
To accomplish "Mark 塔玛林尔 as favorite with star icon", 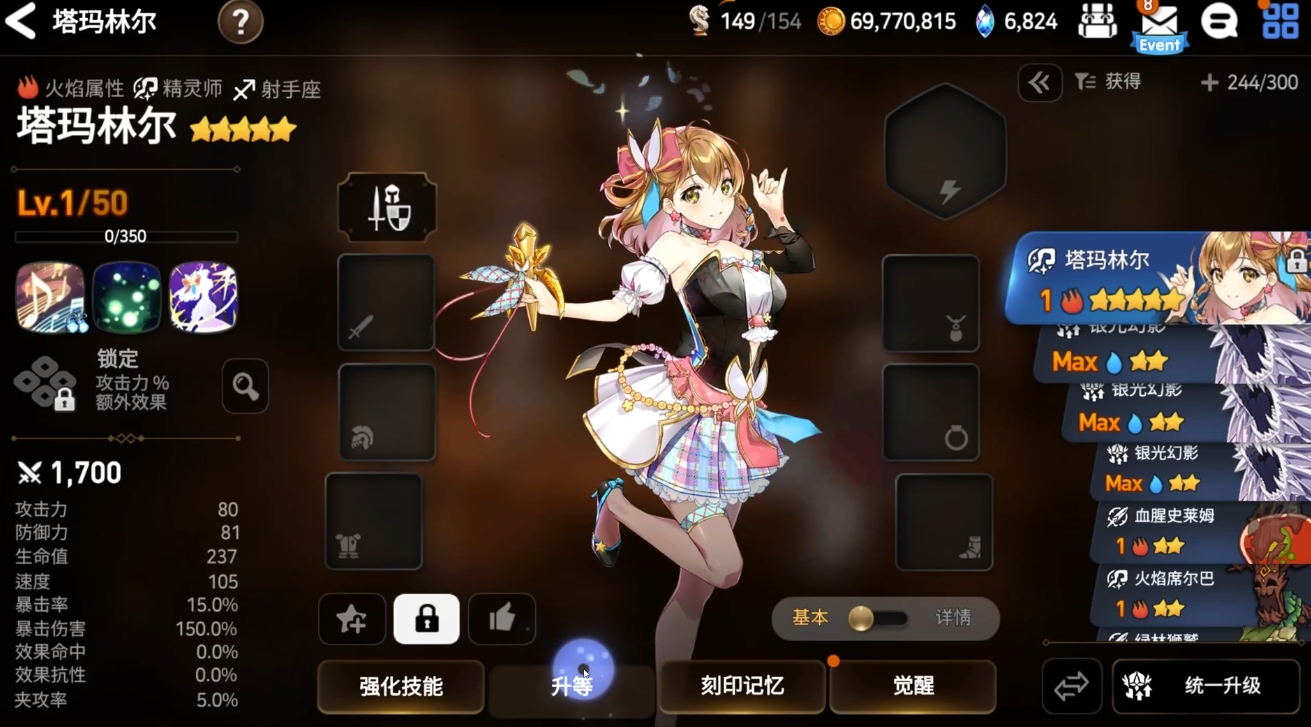I will coord(351,618).
